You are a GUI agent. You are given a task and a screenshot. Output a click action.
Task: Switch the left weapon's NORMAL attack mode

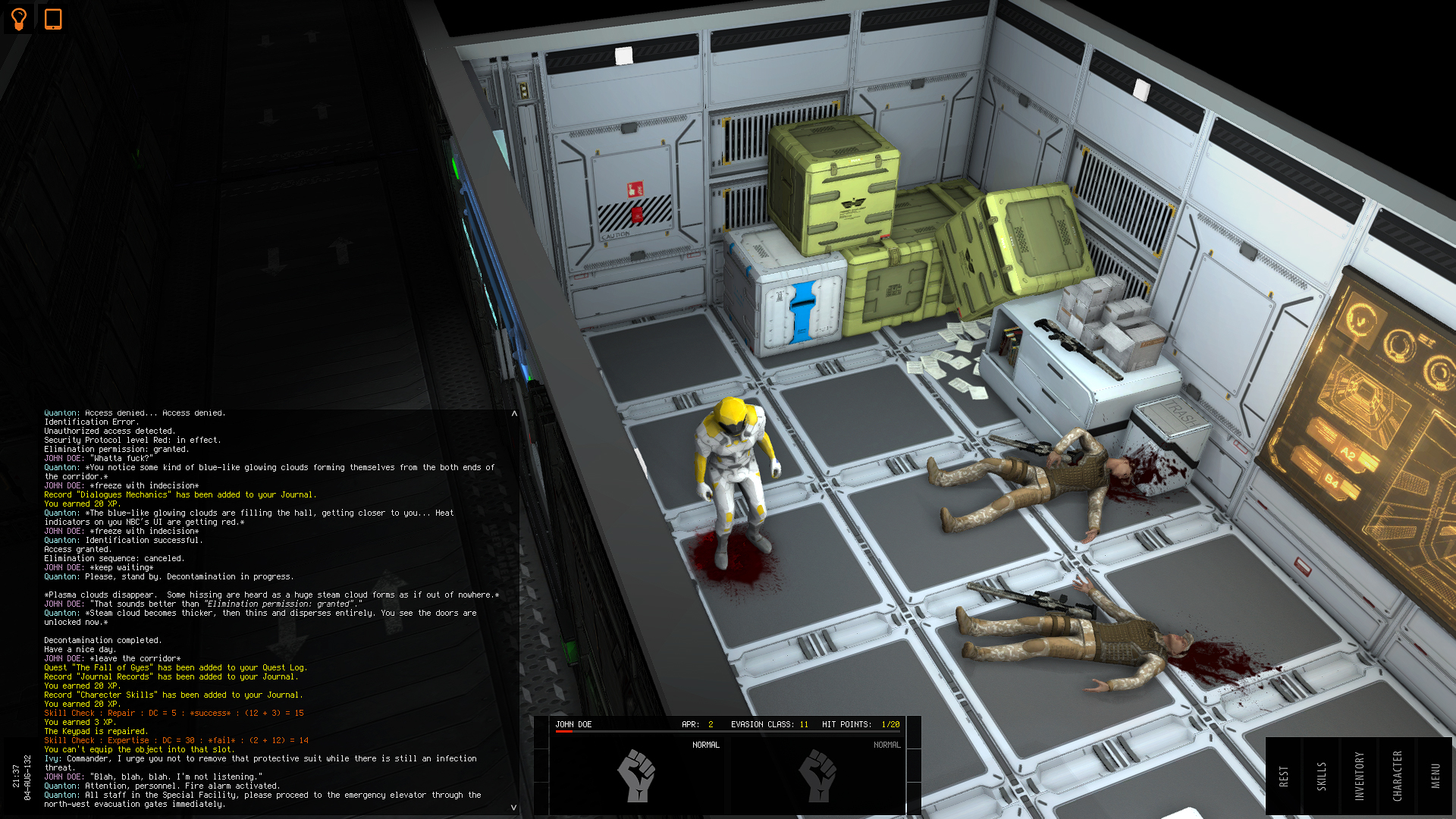707,745
